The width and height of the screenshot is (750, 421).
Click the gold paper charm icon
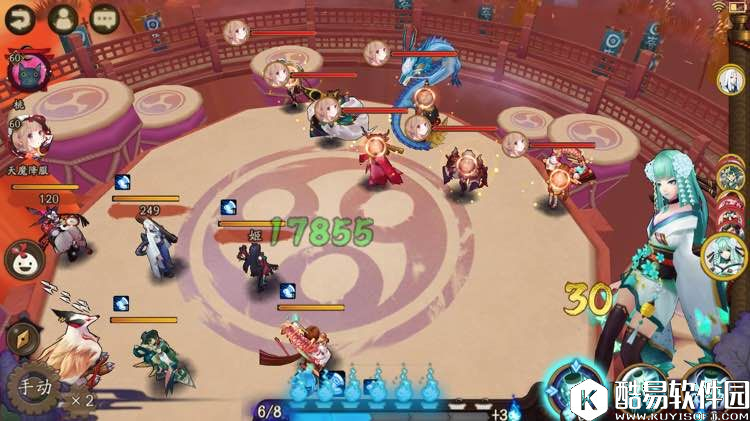pos(19,338)
